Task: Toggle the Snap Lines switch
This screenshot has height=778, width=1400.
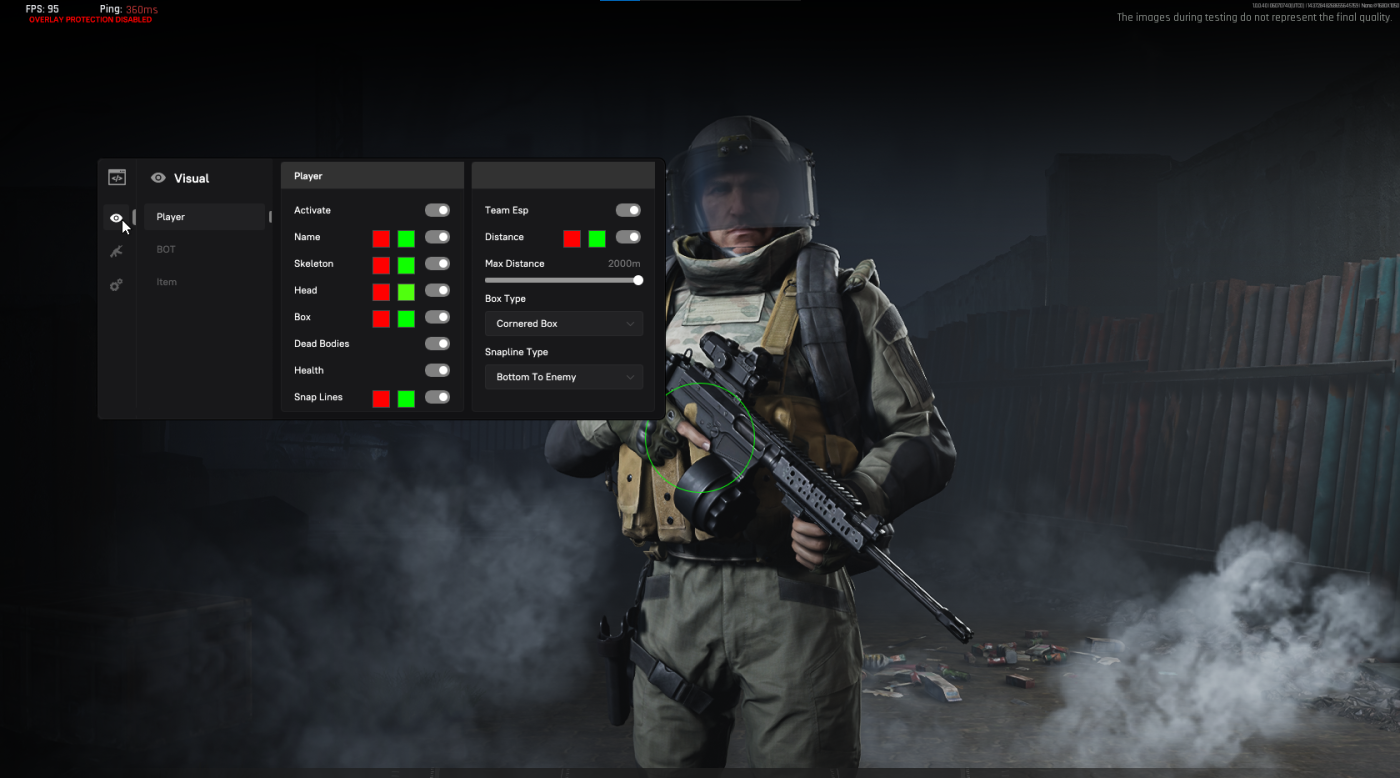Action: tap(437, 397)
